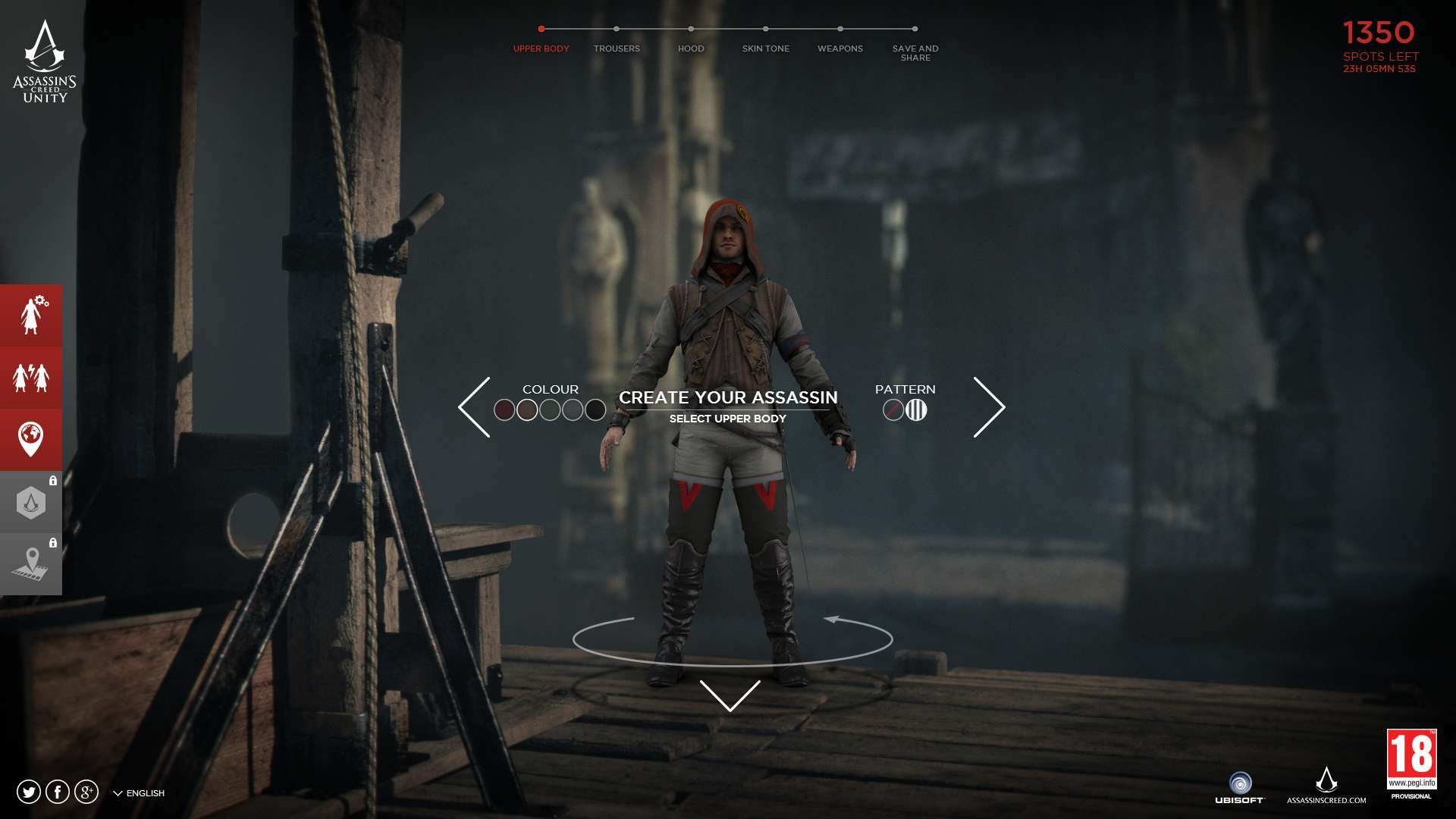Viewport: 1456px width, 819px height.
Task: Select the currently active red progress dot for Upper Body
Action: click(541, 28)
